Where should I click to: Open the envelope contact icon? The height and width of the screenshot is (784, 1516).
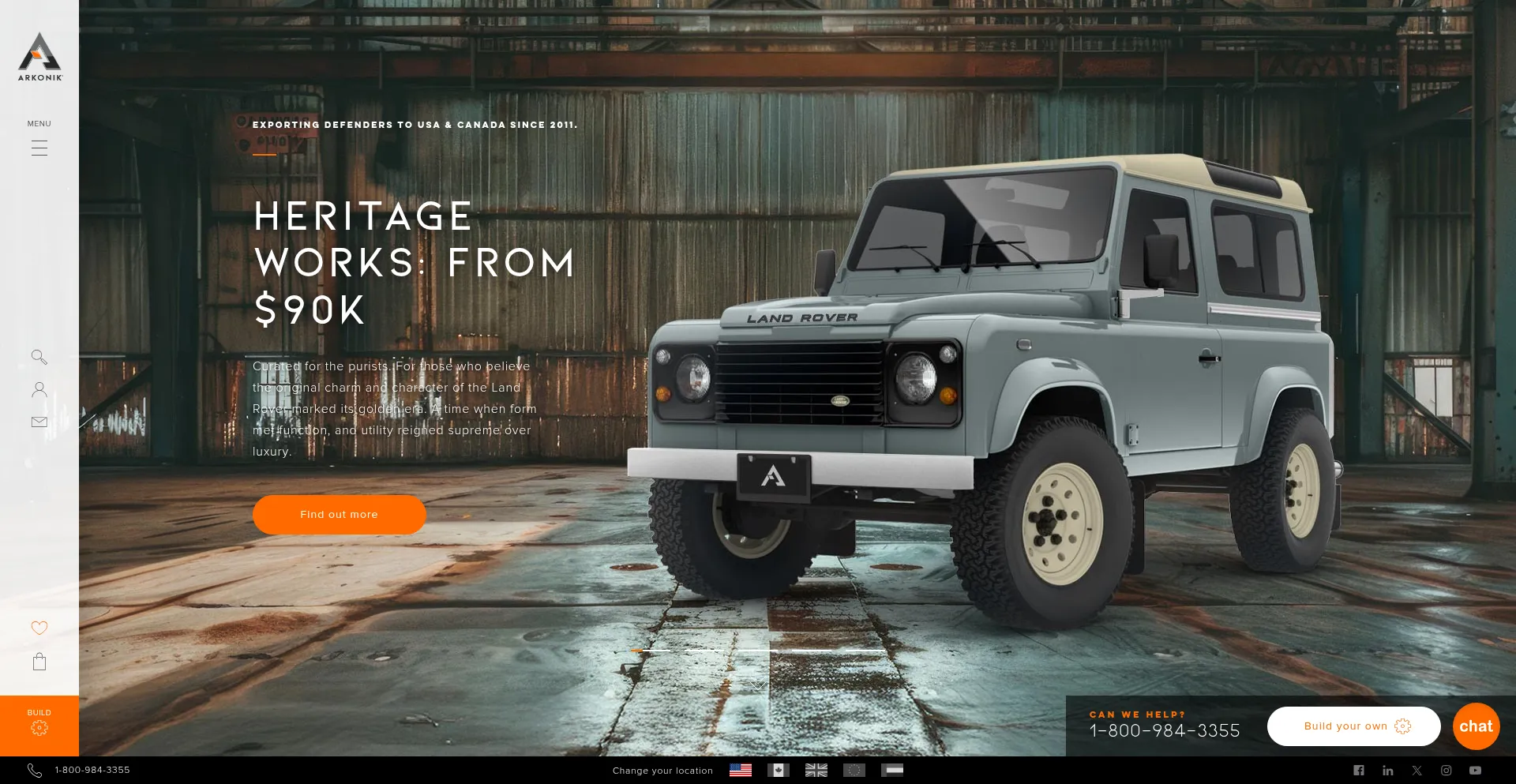click(x=39, y=422)
